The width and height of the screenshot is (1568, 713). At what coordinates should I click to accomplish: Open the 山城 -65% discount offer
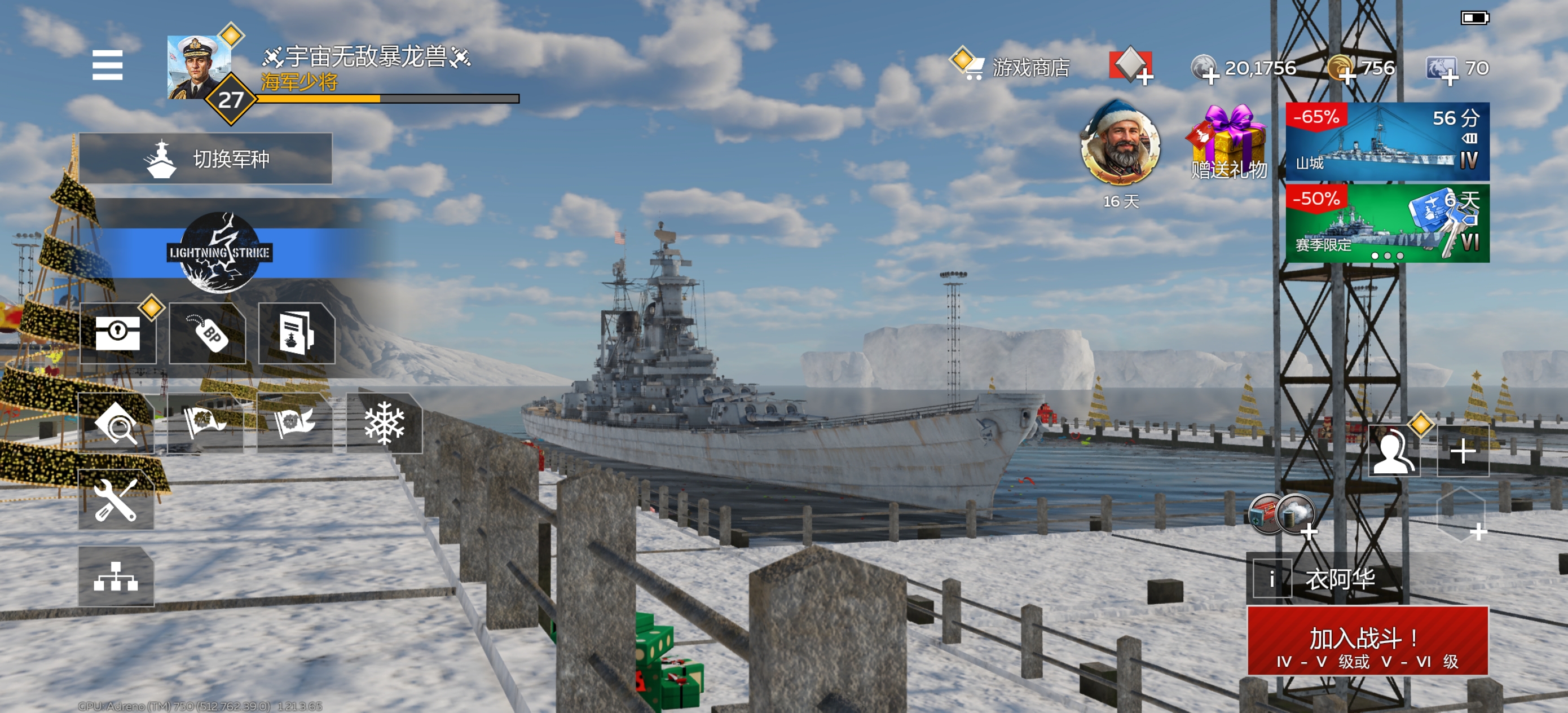[x=1387, y=141]
